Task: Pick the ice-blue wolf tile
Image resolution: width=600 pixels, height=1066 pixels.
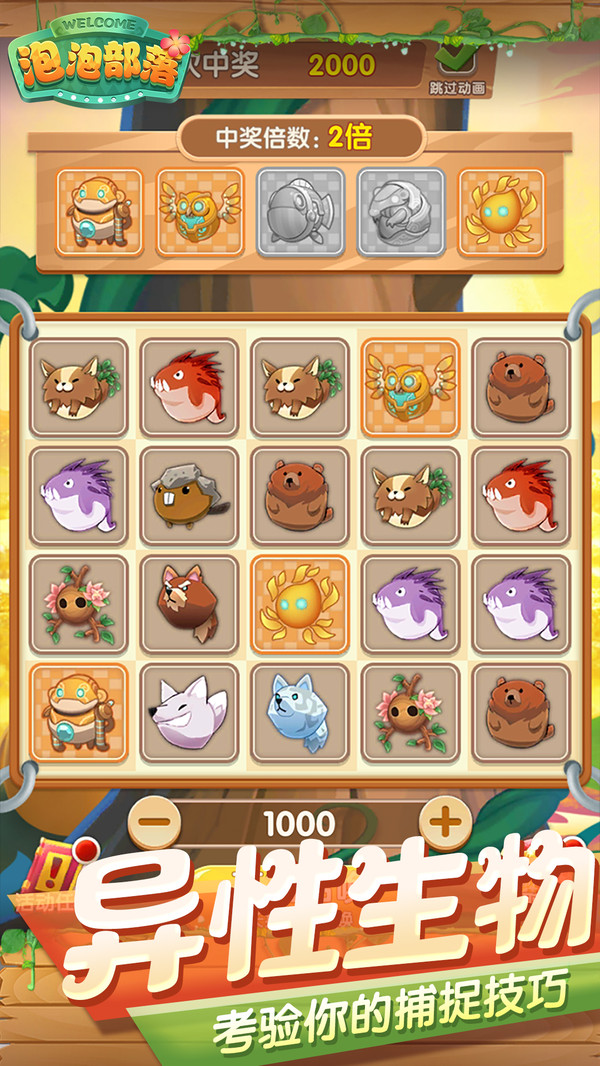Action: (299, 712)
